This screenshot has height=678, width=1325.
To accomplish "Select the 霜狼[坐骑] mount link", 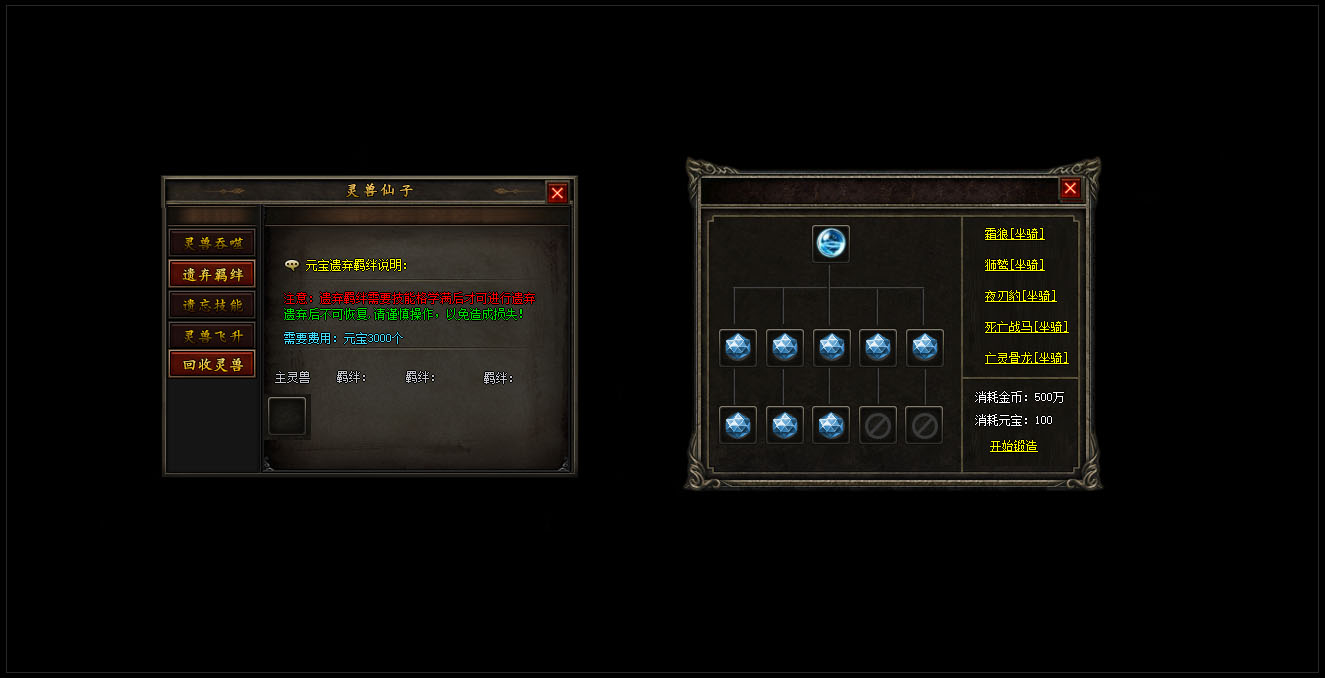I will [x=1014, y=234].
